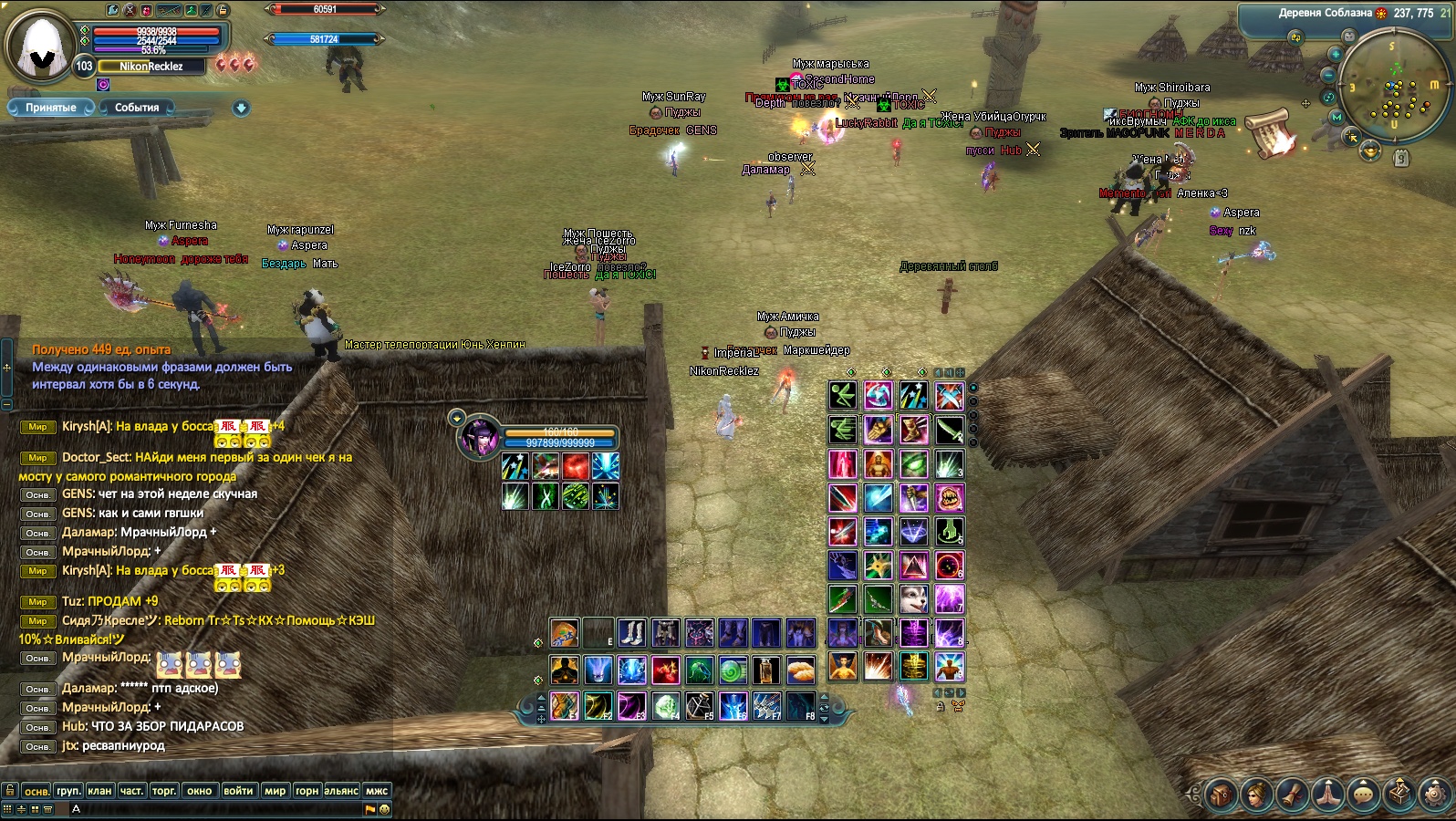Switch to the События tab
This screenshot has height=821, width=1456.
137,108
